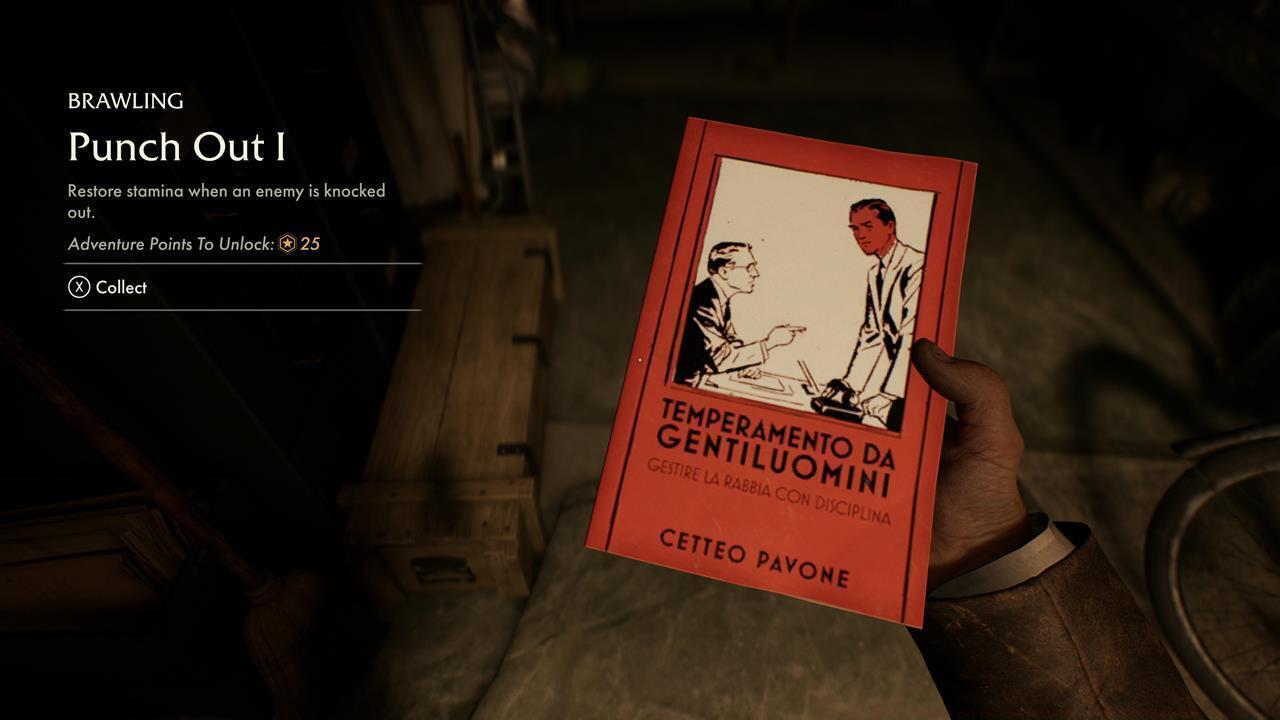The height and width of the screenshot is (720, 1280).
Task: Select the Punch Out I skill title
Action: (175, 147)
